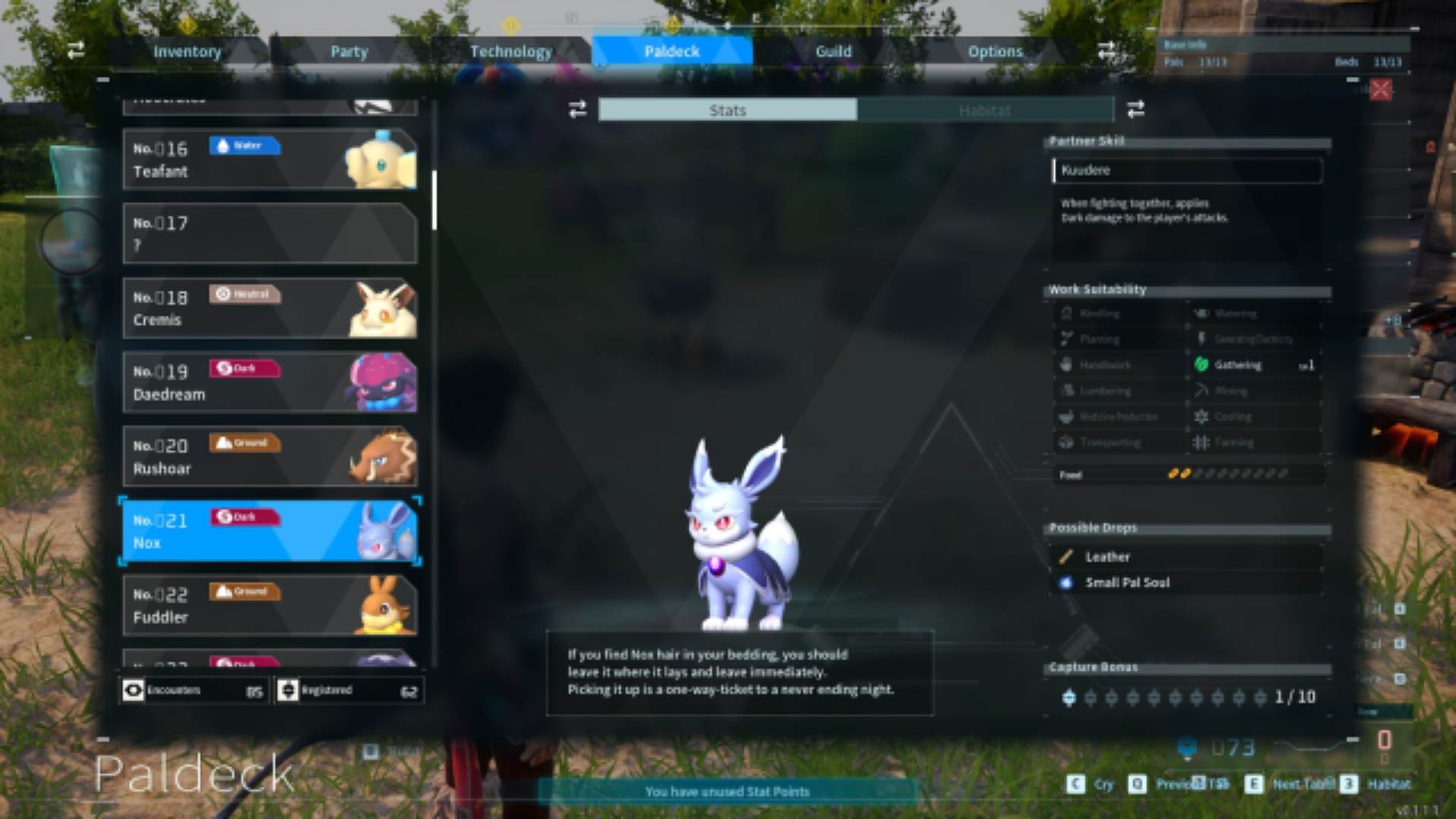
Task: Click the Cooling snowflake icon
Action: [x=1203, y=416]
